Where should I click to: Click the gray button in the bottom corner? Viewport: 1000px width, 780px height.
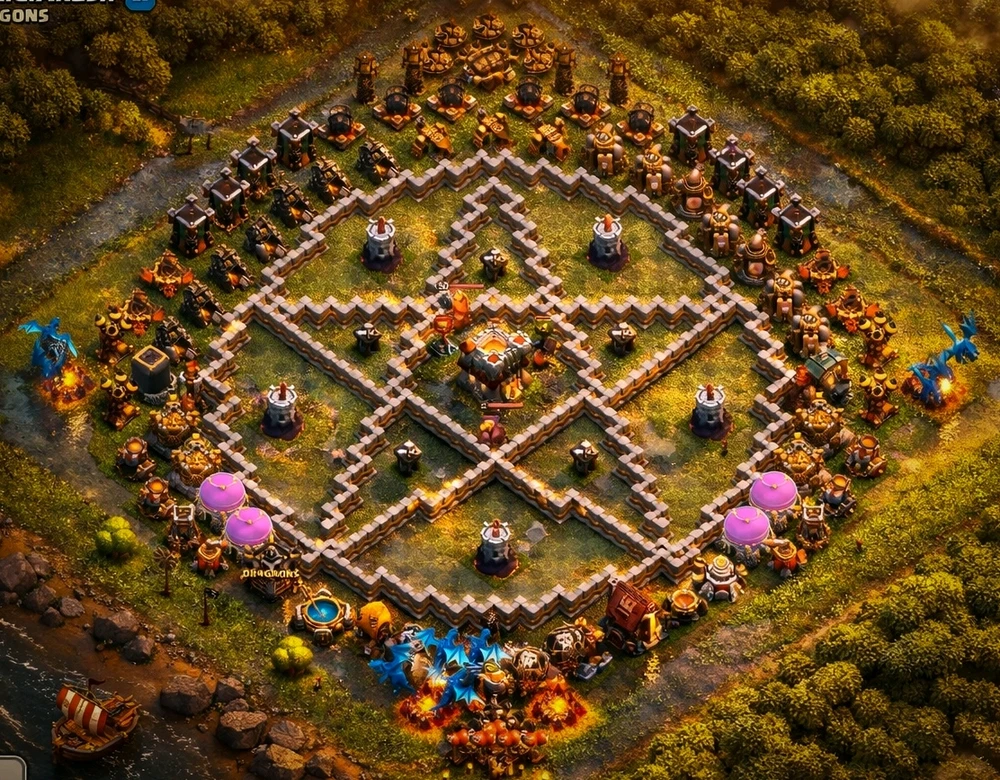(x=11, y=769)
